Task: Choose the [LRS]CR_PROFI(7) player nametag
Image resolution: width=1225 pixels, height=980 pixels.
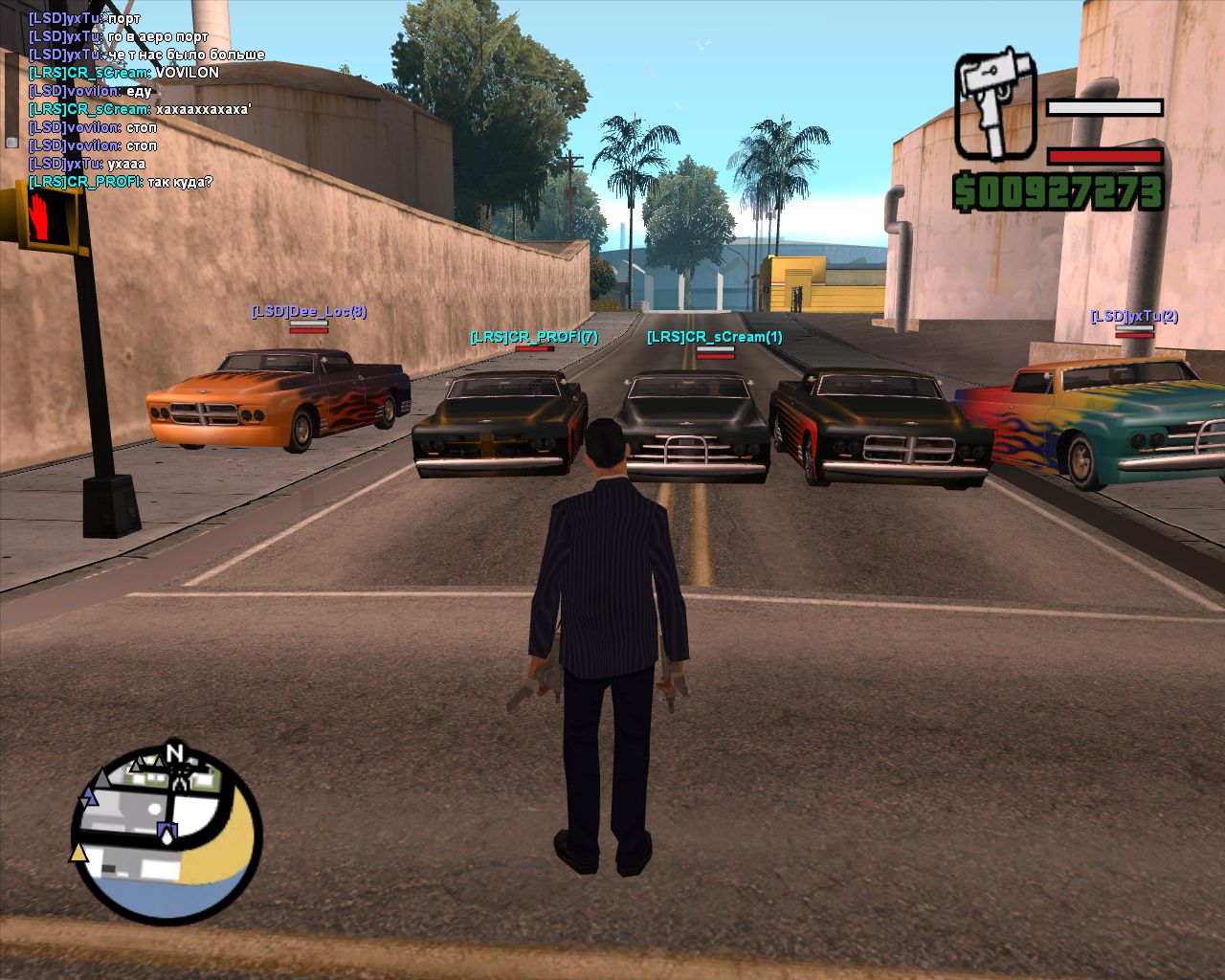Action: pyautogui.click(x=533, y=337)
